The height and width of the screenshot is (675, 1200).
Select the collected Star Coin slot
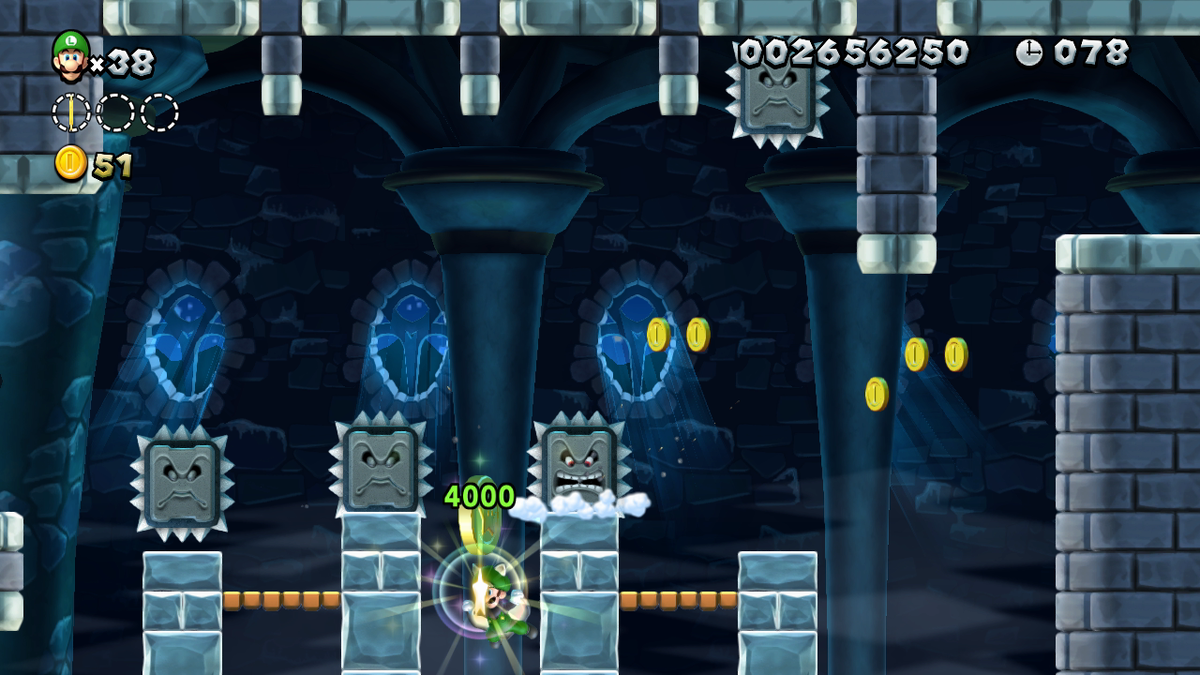tap(71, 112)
